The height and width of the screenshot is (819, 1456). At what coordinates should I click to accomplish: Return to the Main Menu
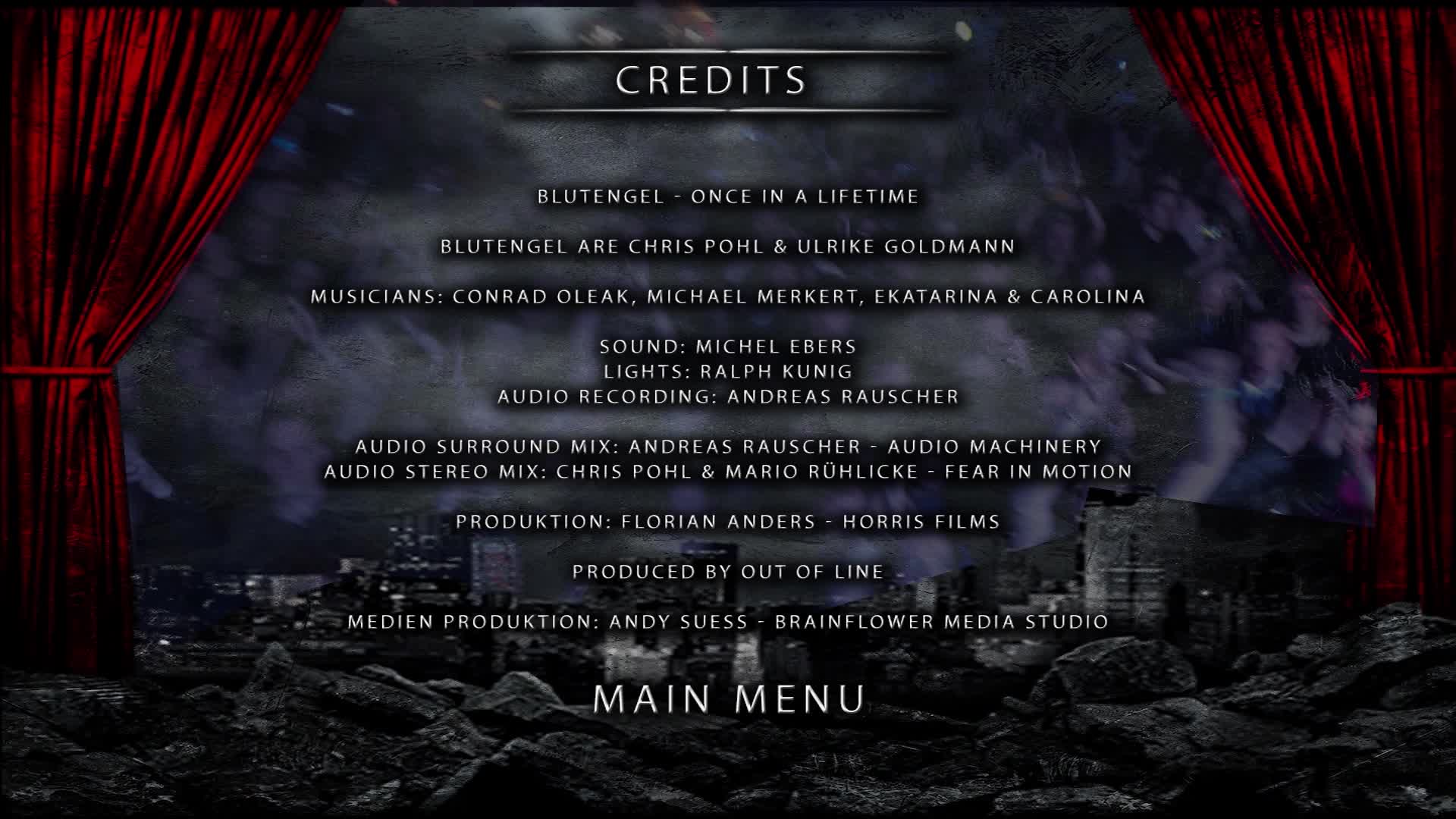729,698
